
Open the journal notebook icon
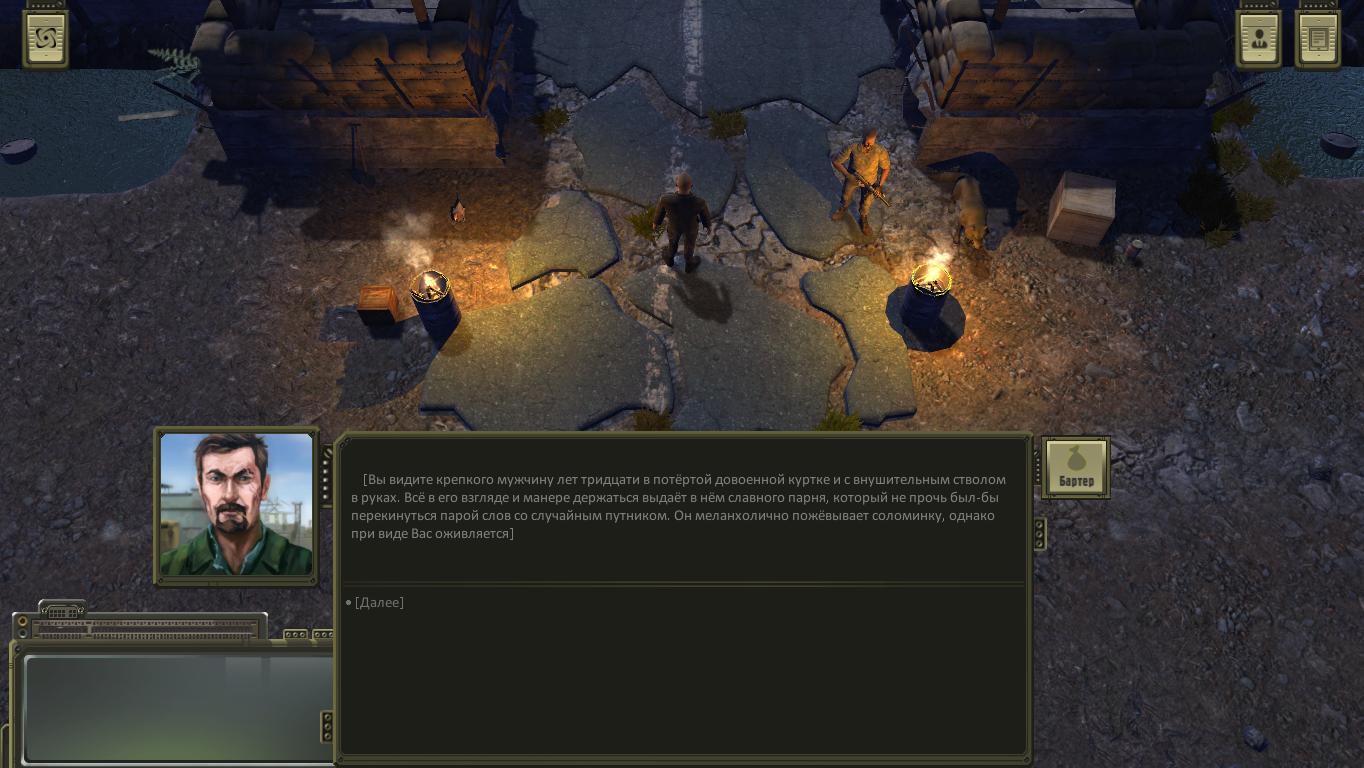tap(1317, 40)
